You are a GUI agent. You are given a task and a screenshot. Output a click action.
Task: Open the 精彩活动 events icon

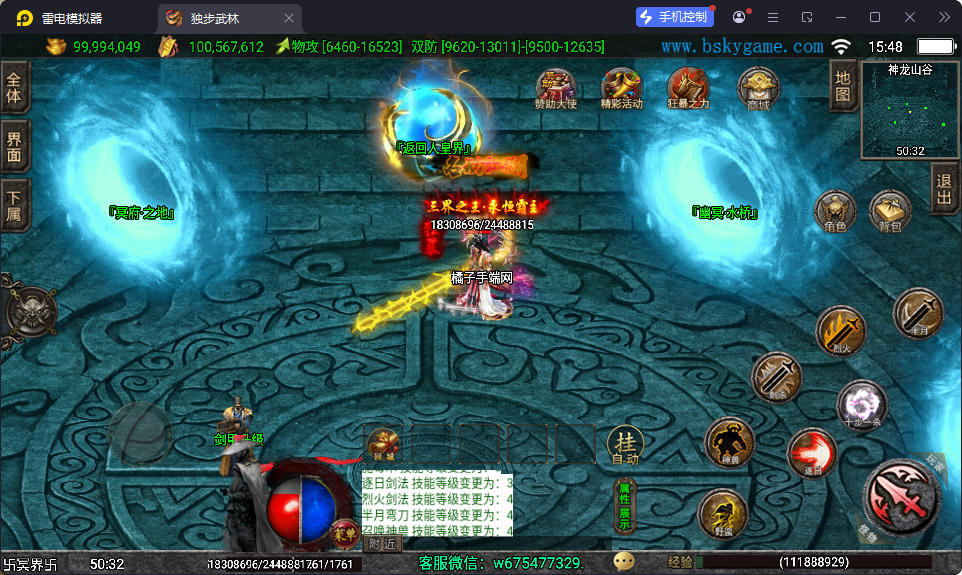[x=621, y=87]
